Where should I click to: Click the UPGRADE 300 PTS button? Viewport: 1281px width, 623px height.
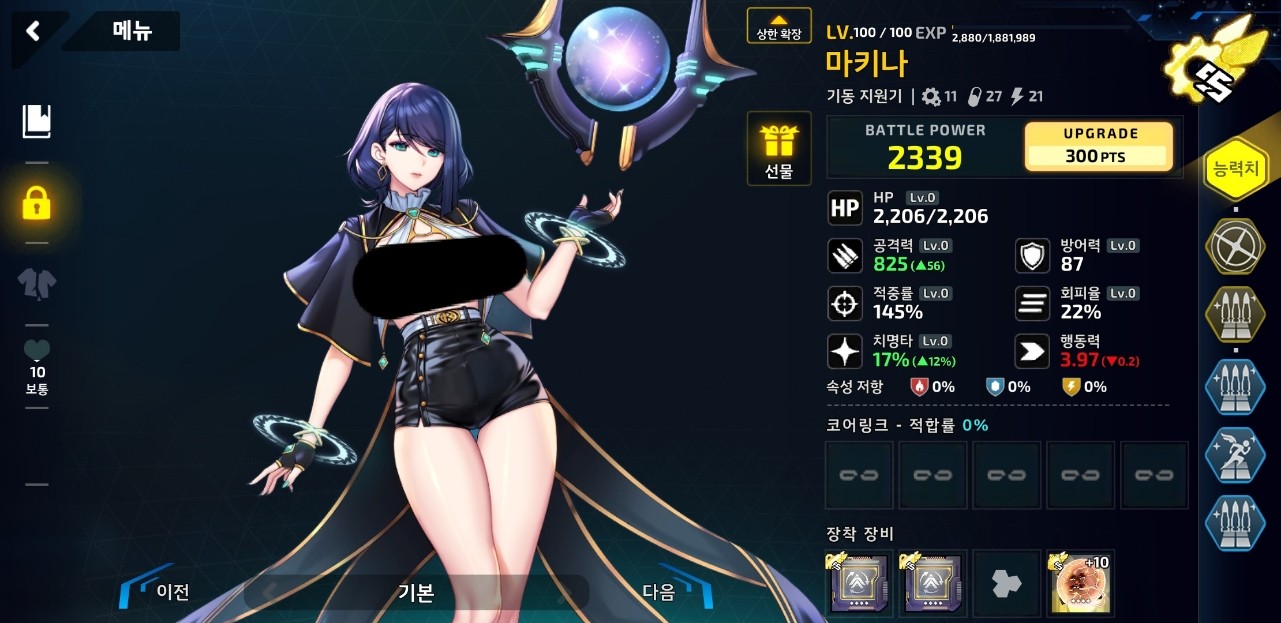[1098, 146]
